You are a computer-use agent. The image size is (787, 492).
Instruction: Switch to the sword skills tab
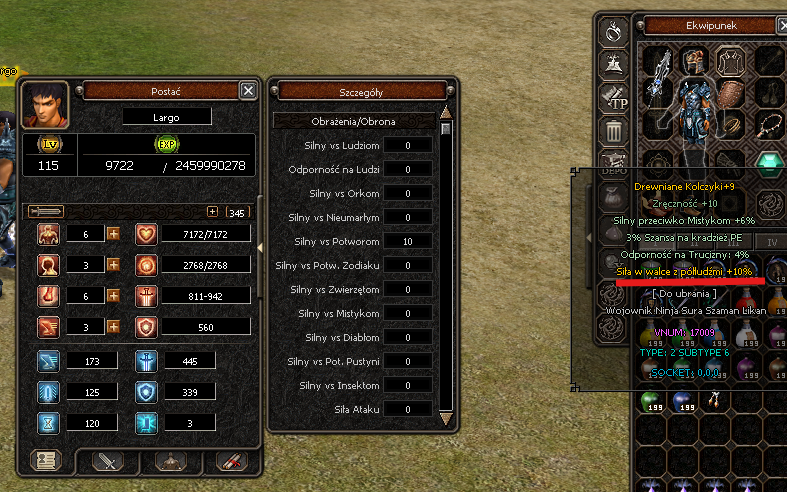(107, 461)
